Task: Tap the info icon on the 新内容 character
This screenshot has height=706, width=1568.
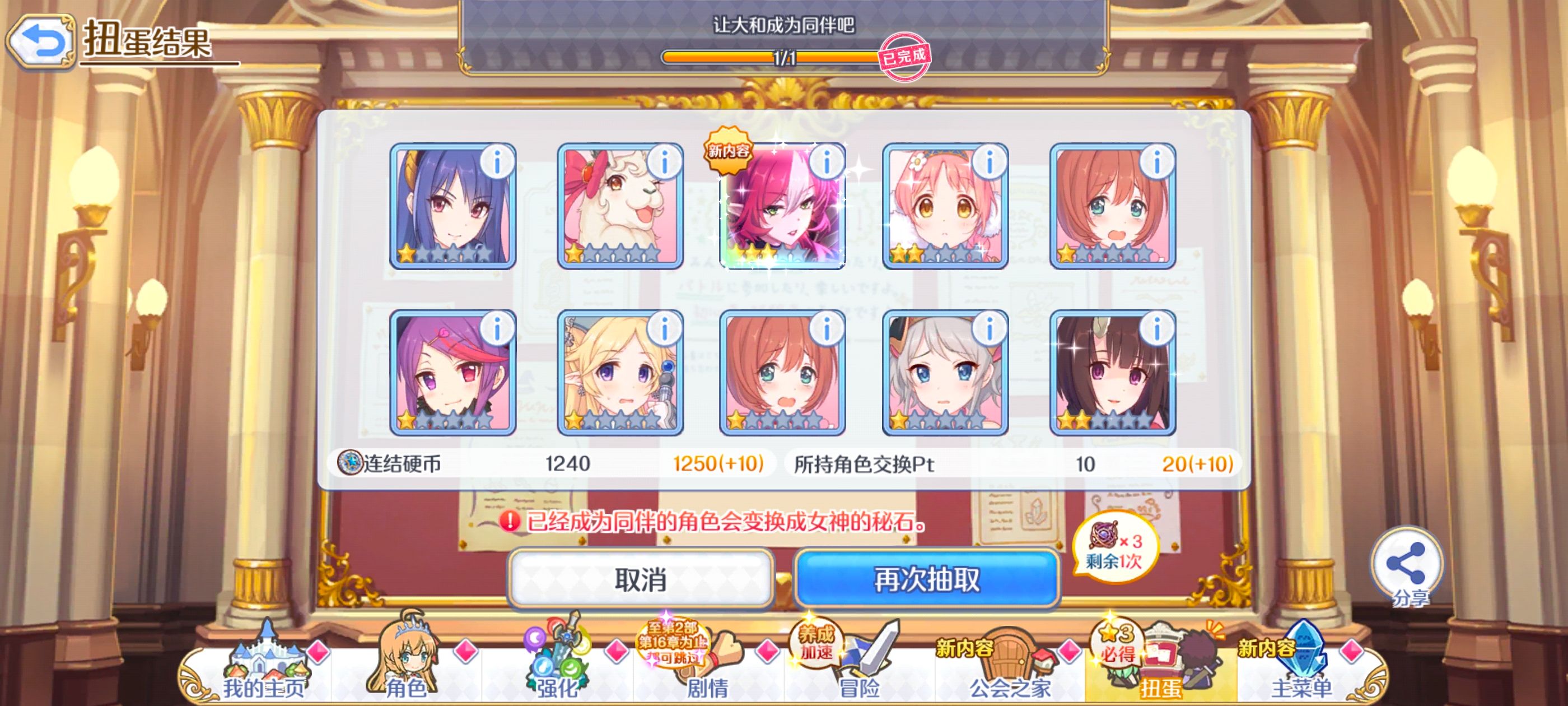Action: pyautogui.click(x=827, y=161)
